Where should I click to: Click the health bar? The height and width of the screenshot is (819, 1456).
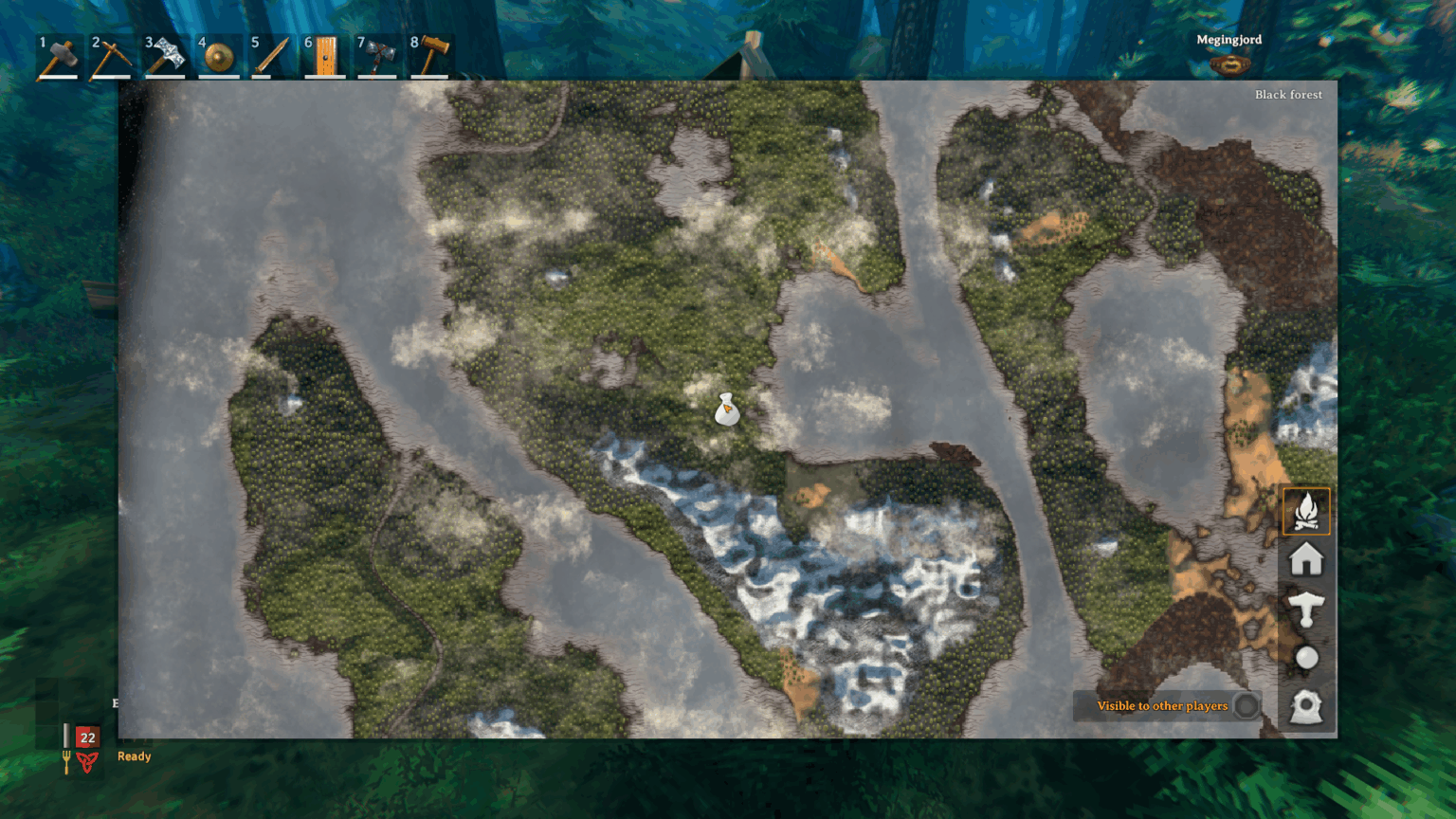tap(87, 737)
